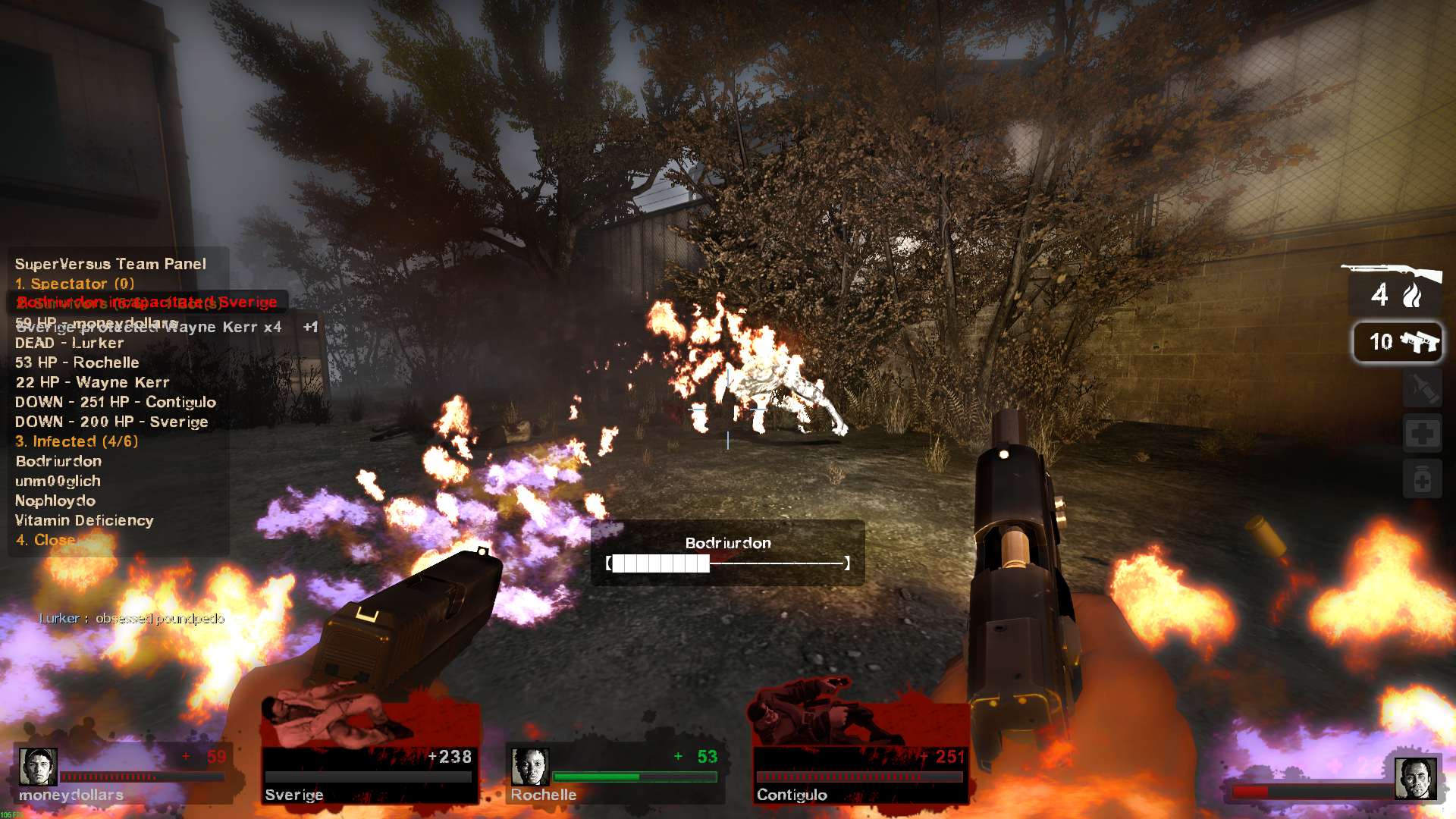Viewport: 1456px width, 819px height.
Task: Click moneydollars' teammate portrait
Action: (38, 767)
